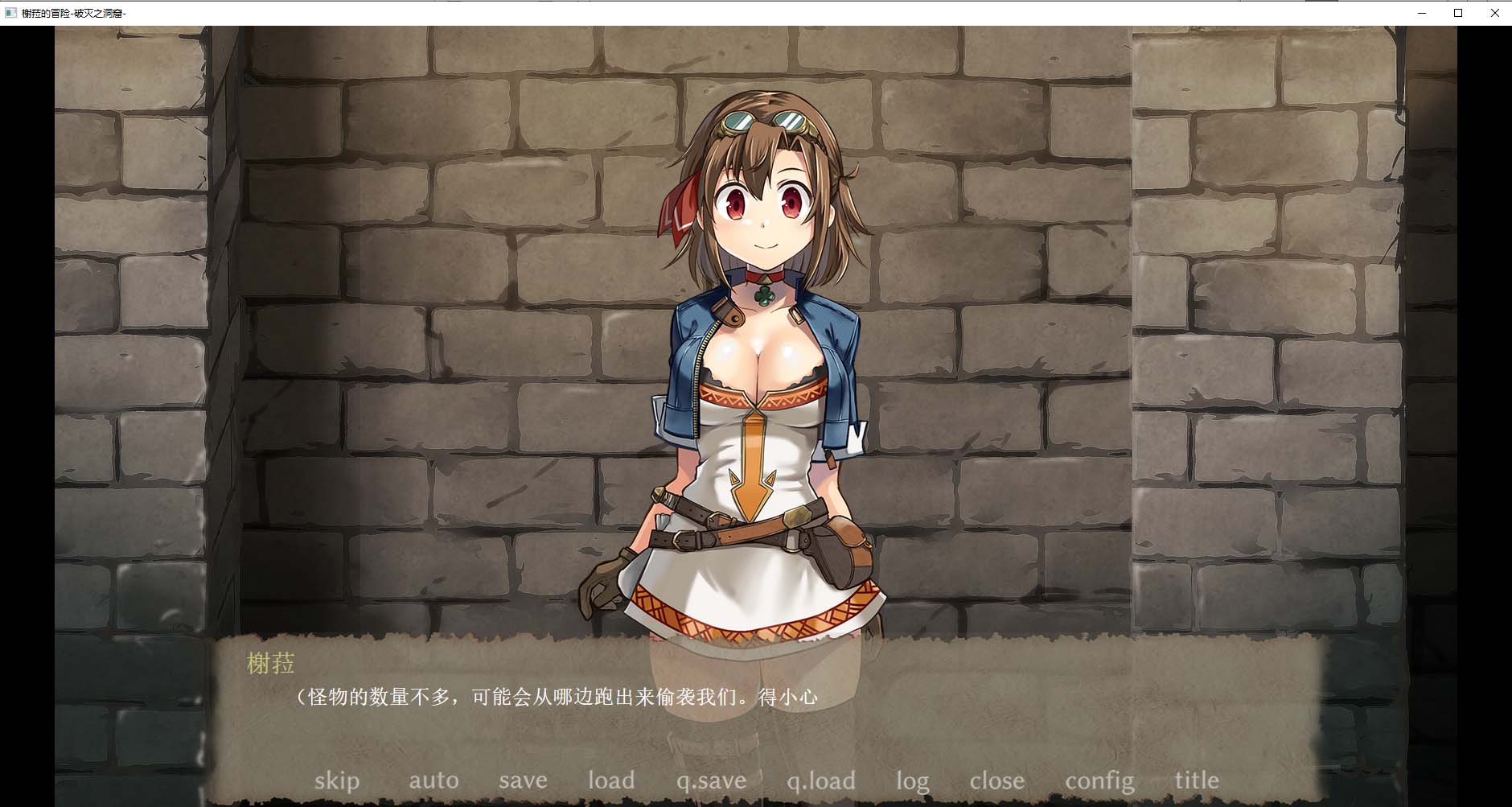
Task: Turn on auto-advance text mode
Action: coord(434,779)
